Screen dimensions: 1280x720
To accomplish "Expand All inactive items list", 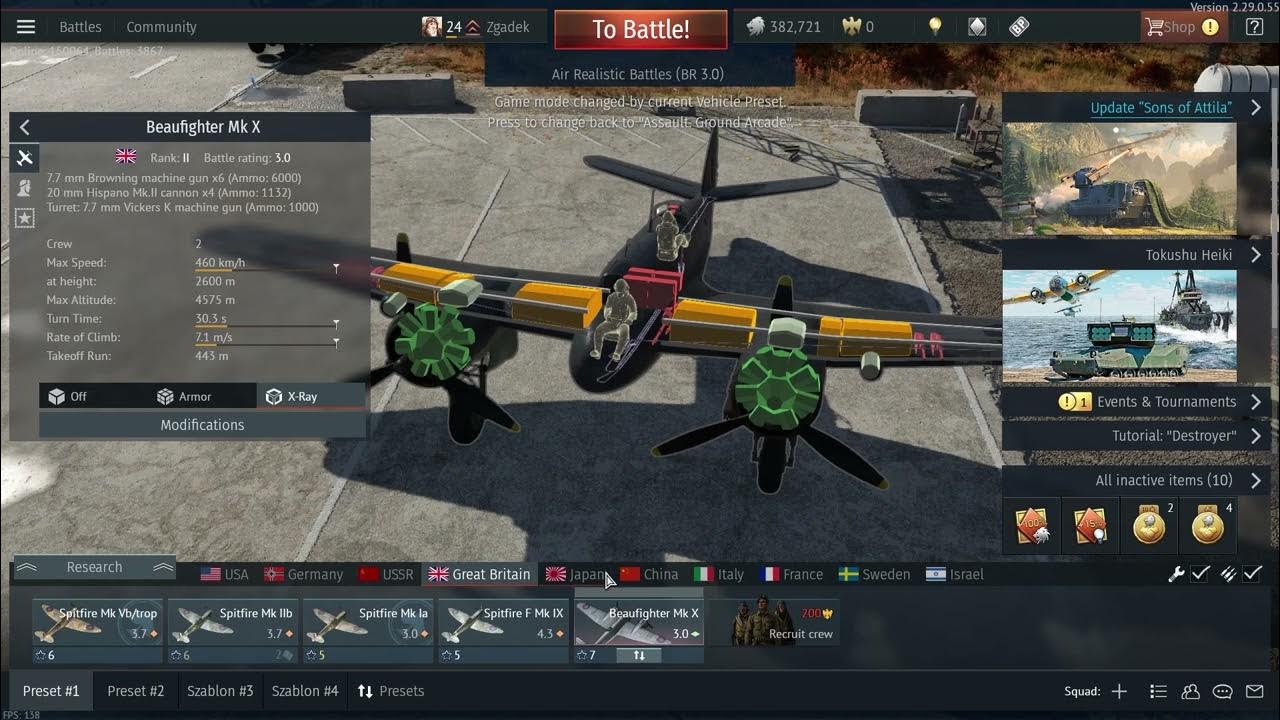I will [x=1164, y=480].
